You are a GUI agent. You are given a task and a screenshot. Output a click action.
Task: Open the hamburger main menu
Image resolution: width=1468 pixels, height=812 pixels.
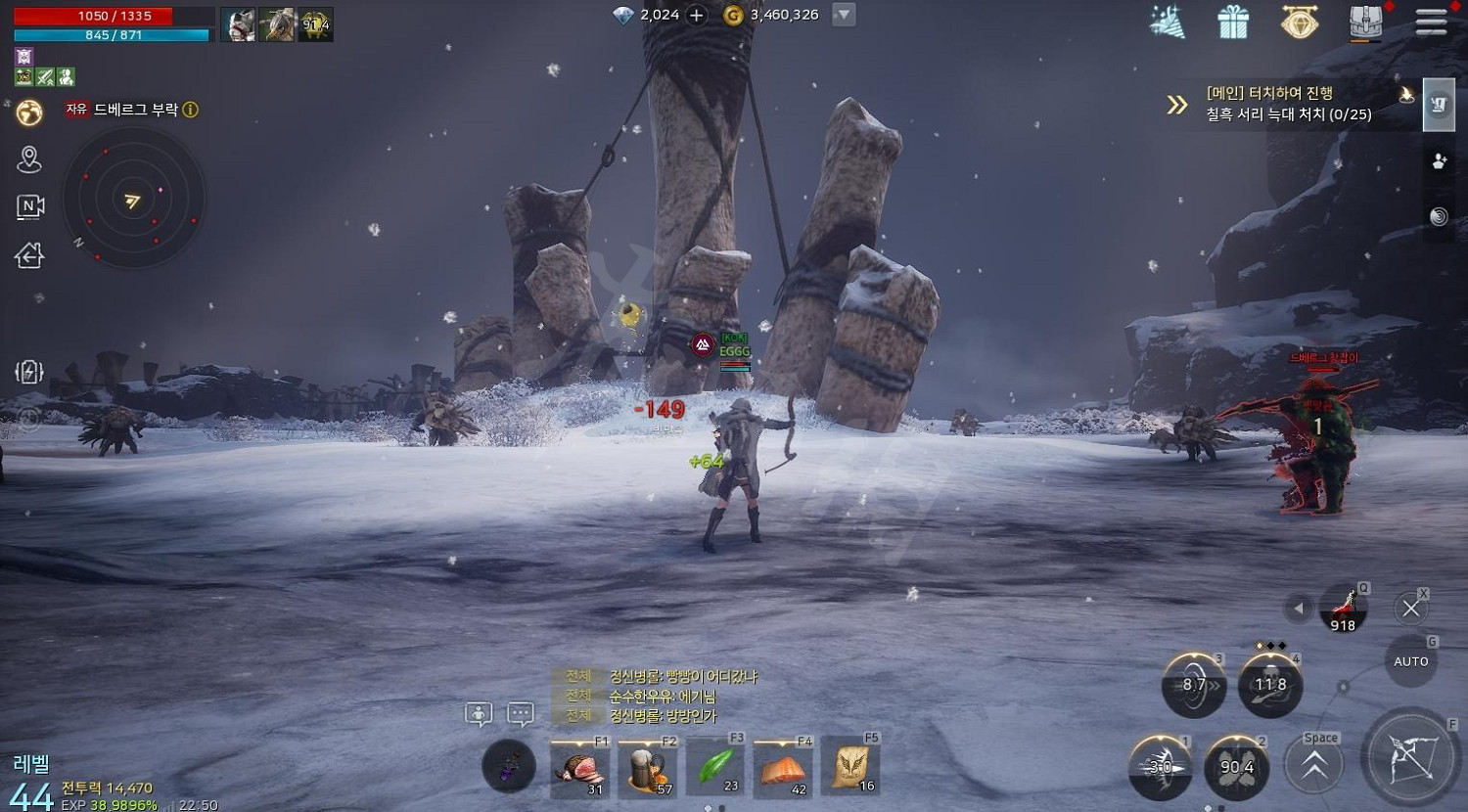tap(1431, 23)
